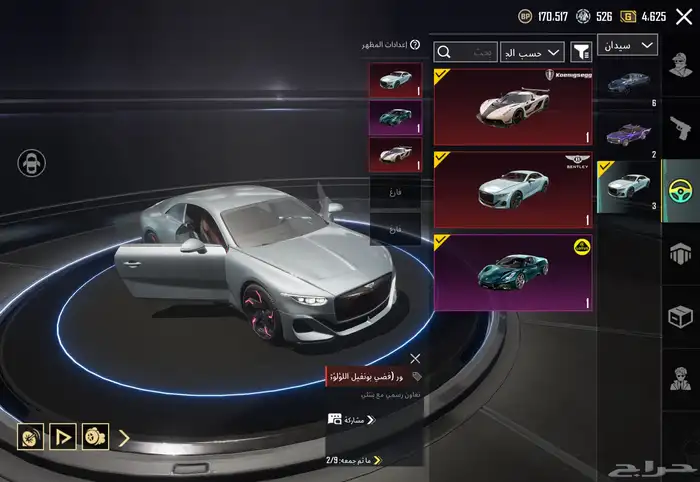The image size is (700, 482).
Task: Open the sort-by dropdown
Action: pyautogui.click(x=532, y=52)
